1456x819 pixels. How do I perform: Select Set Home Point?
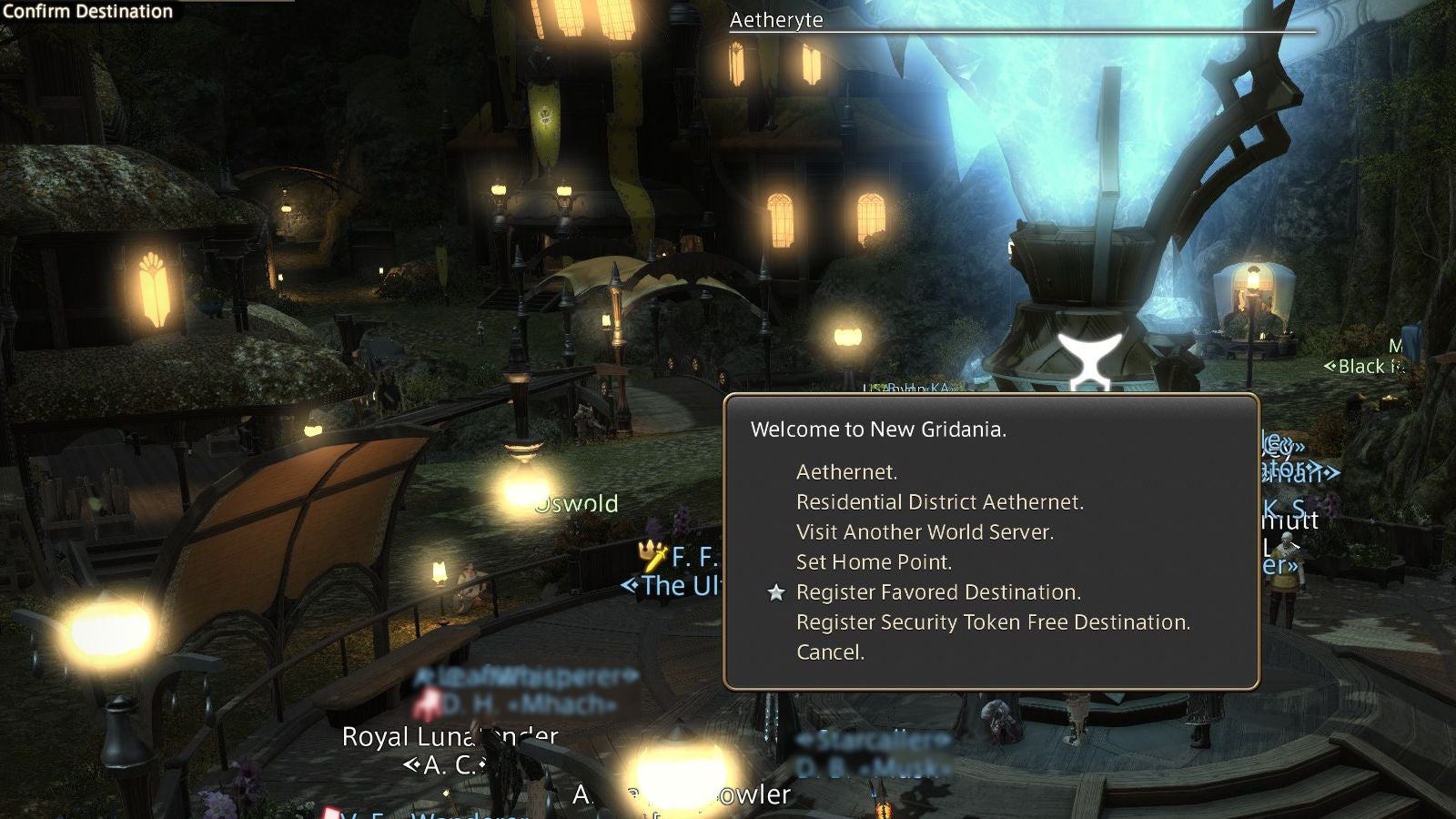[x=874, y=561]
